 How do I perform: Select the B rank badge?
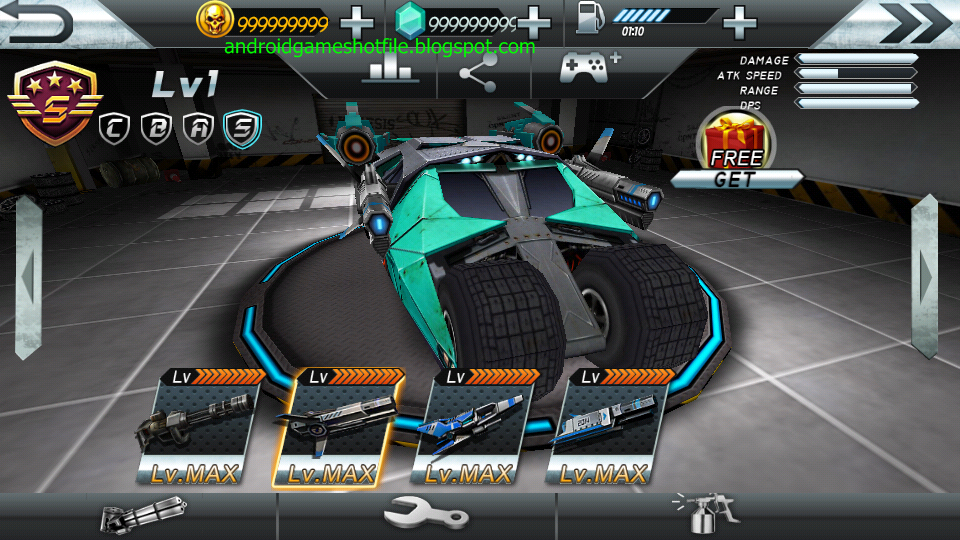click(157, 126)
